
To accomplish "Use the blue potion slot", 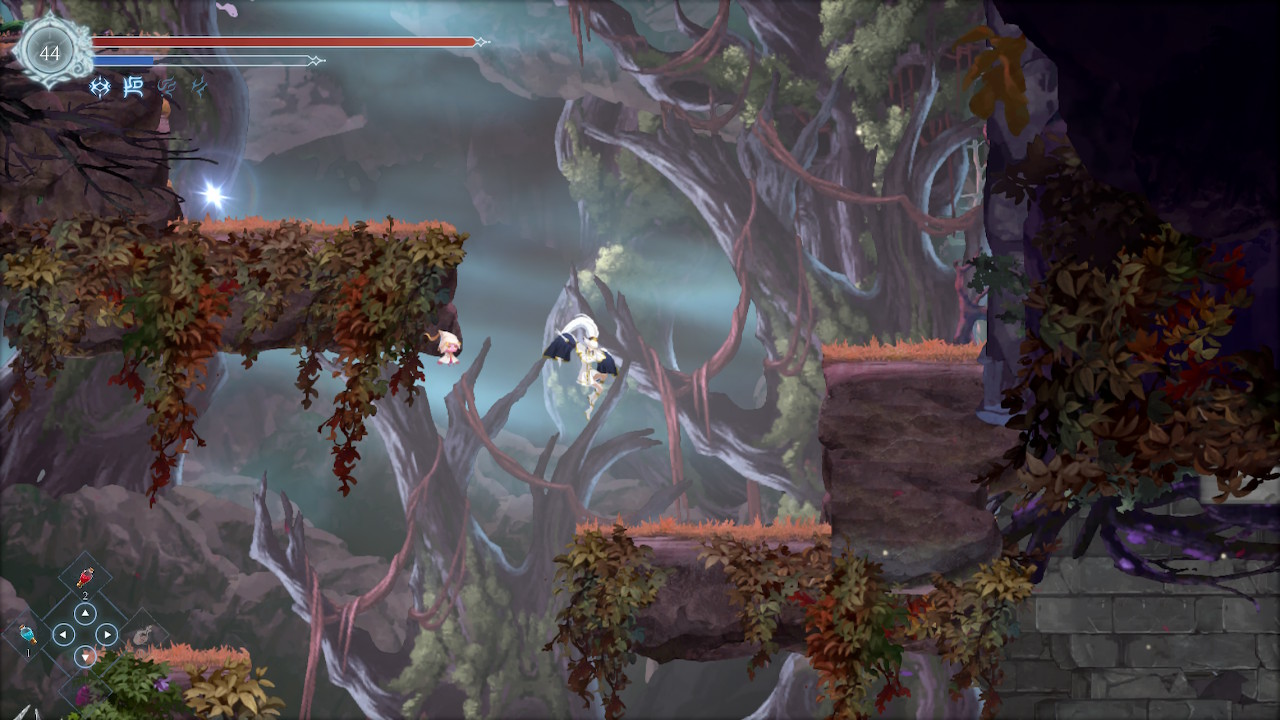I will [x=27, y=634].
